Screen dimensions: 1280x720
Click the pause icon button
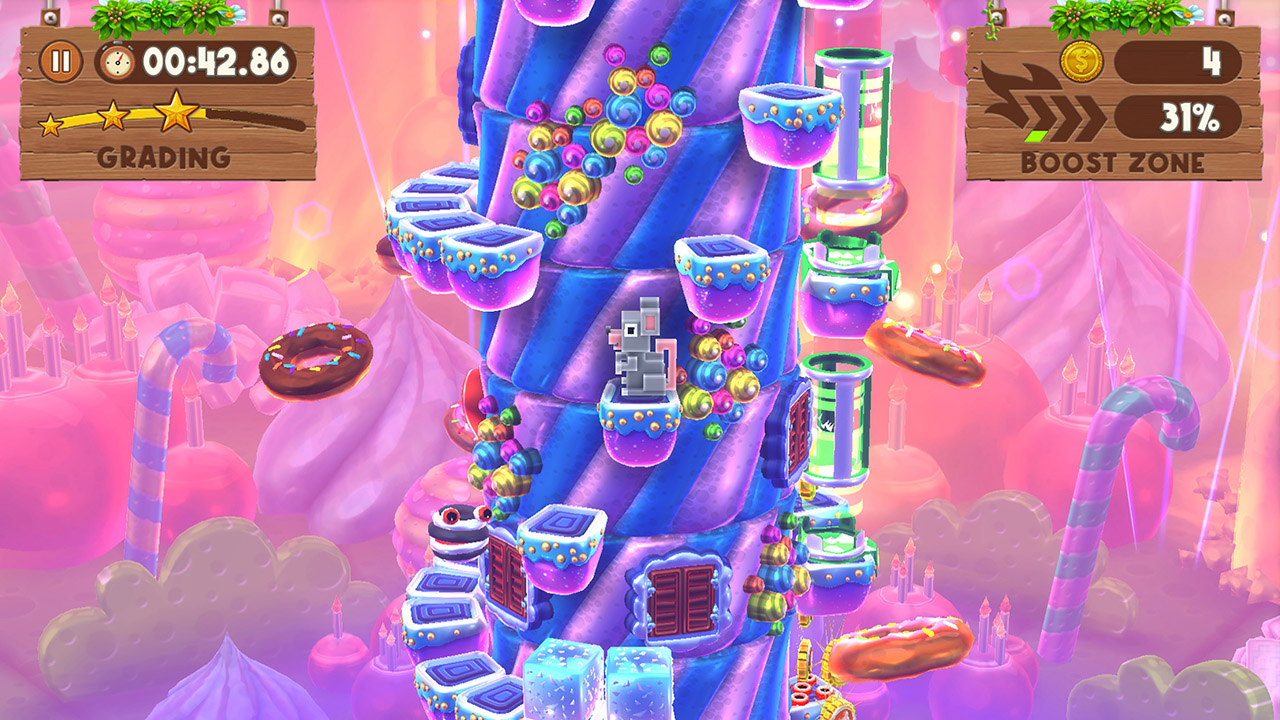[x=62, y=60]
